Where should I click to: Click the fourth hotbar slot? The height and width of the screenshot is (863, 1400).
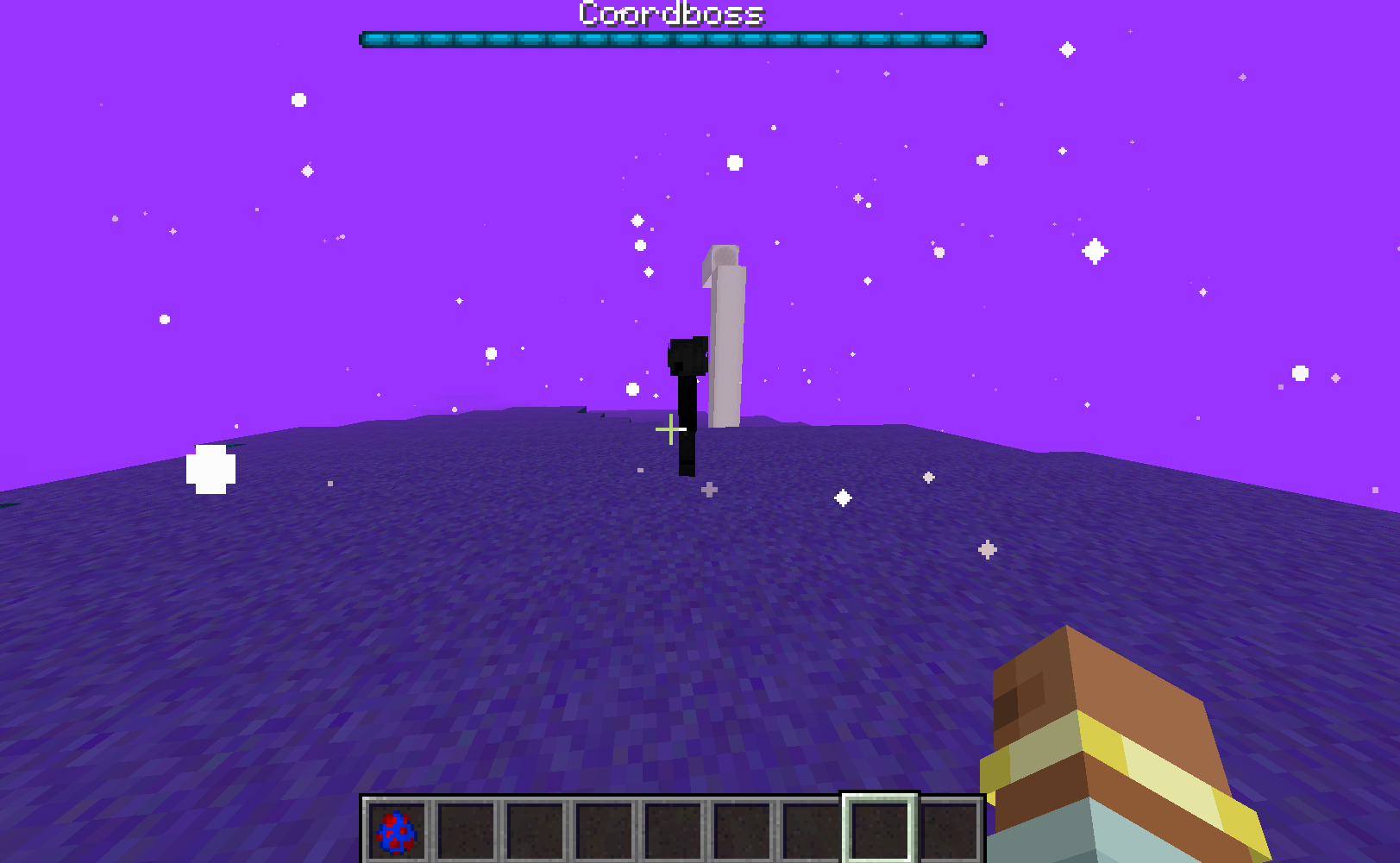coord(605,831)
